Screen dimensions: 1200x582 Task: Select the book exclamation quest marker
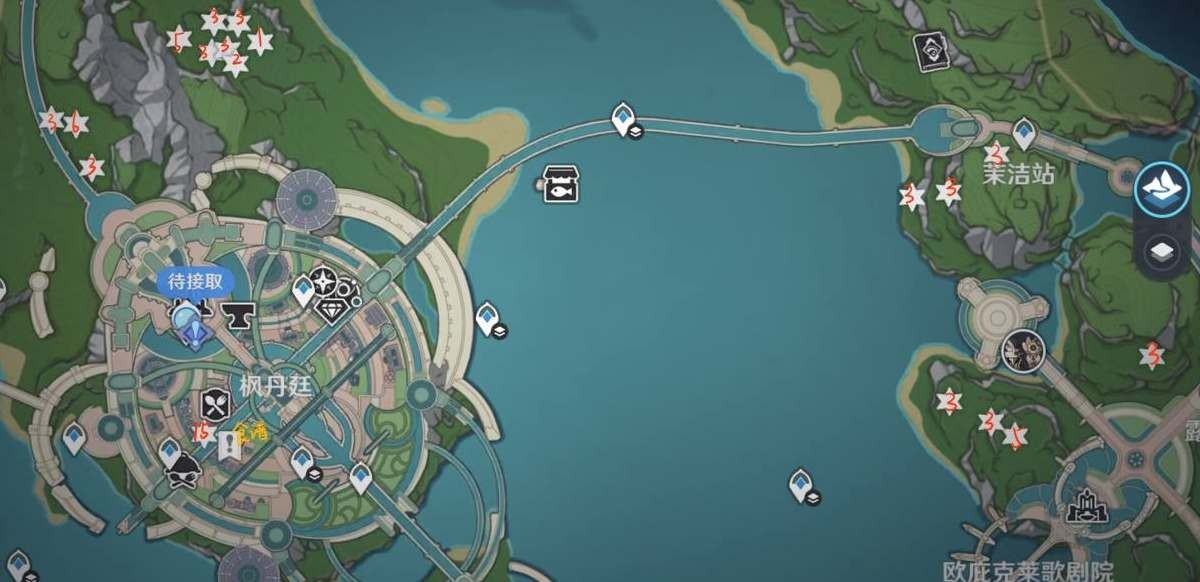point(229,443)
